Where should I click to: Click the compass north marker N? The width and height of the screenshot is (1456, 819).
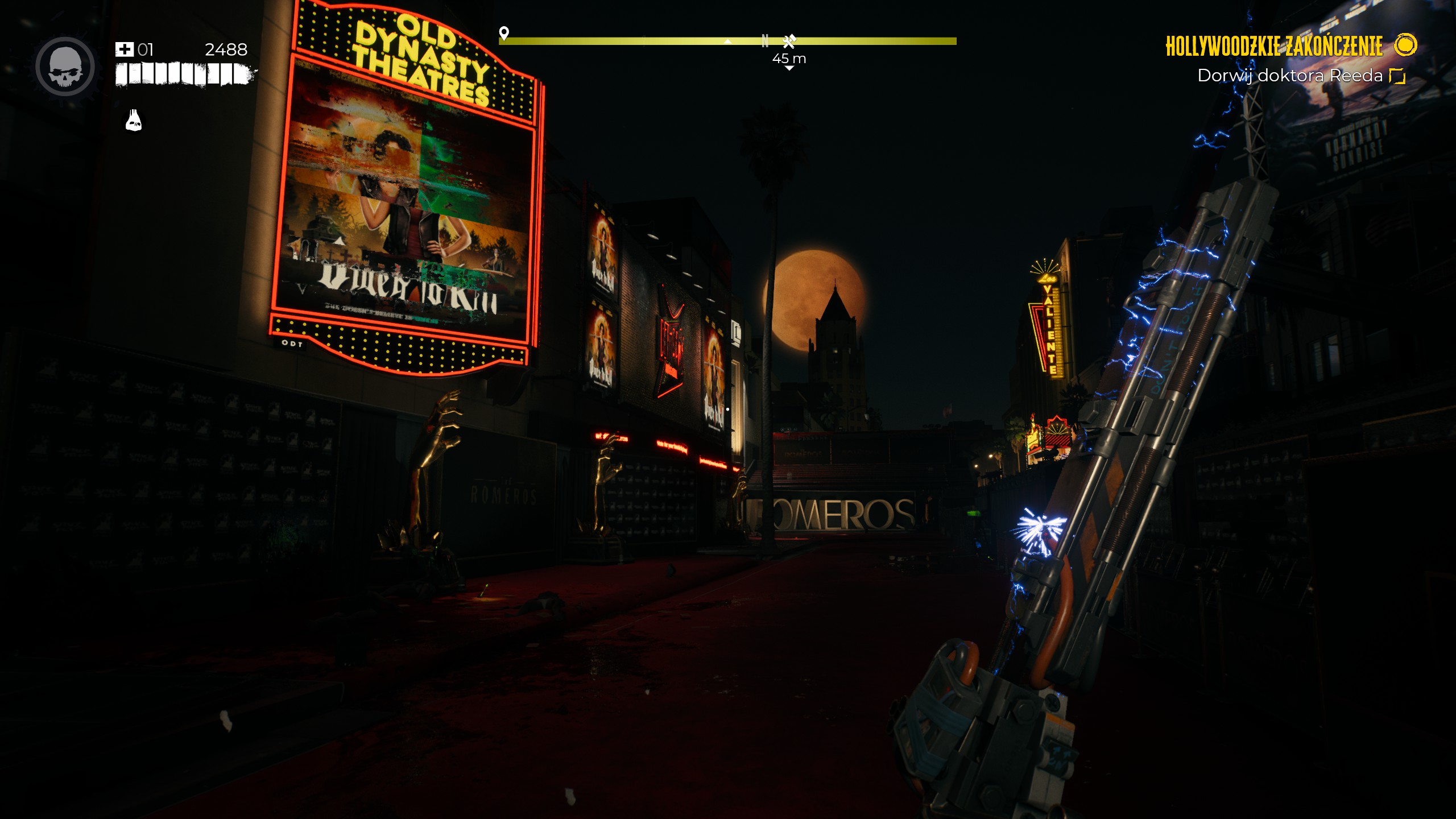pyautogui.click(x=765, y=41)
